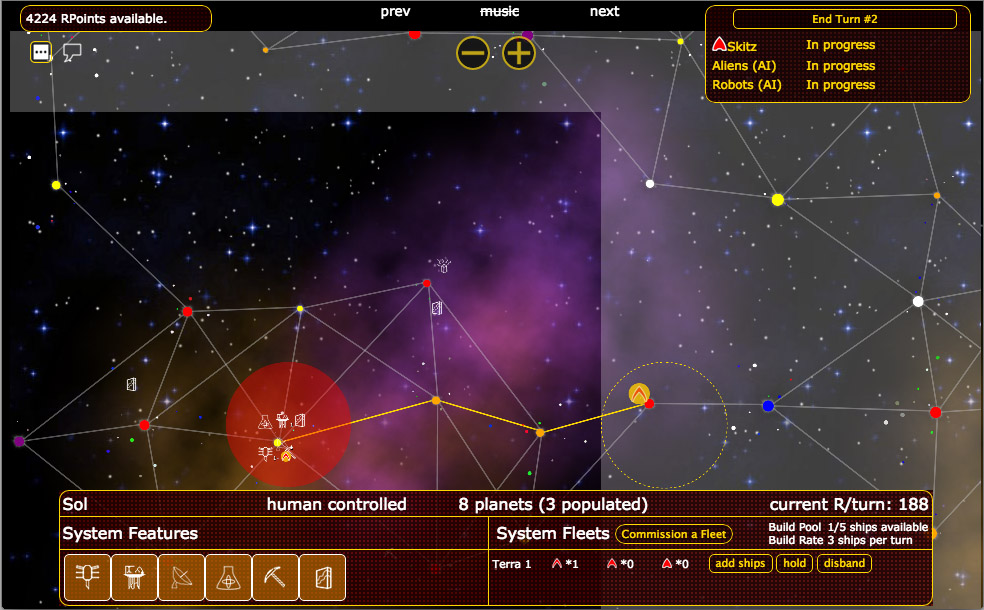Image resolution: width=984 pixels, height=610 pixels.
Task: Open the filled chat messages icon
Action: [x=41, y=52]
